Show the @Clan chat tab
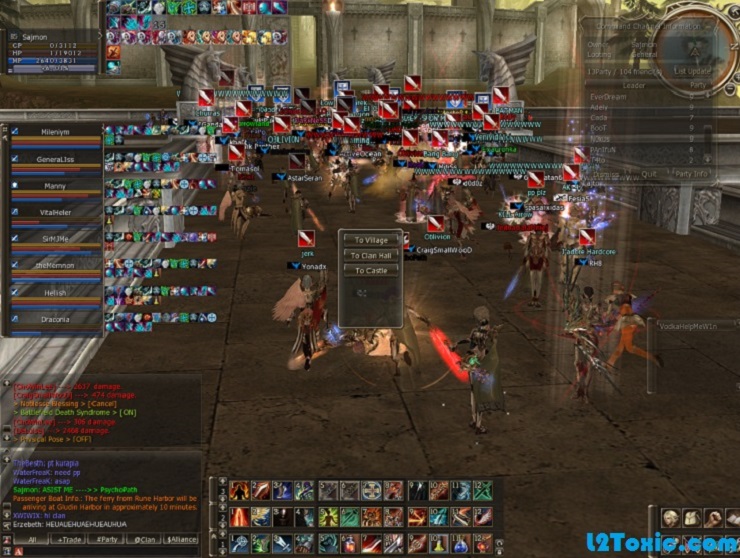 click(x=142, y=540)
